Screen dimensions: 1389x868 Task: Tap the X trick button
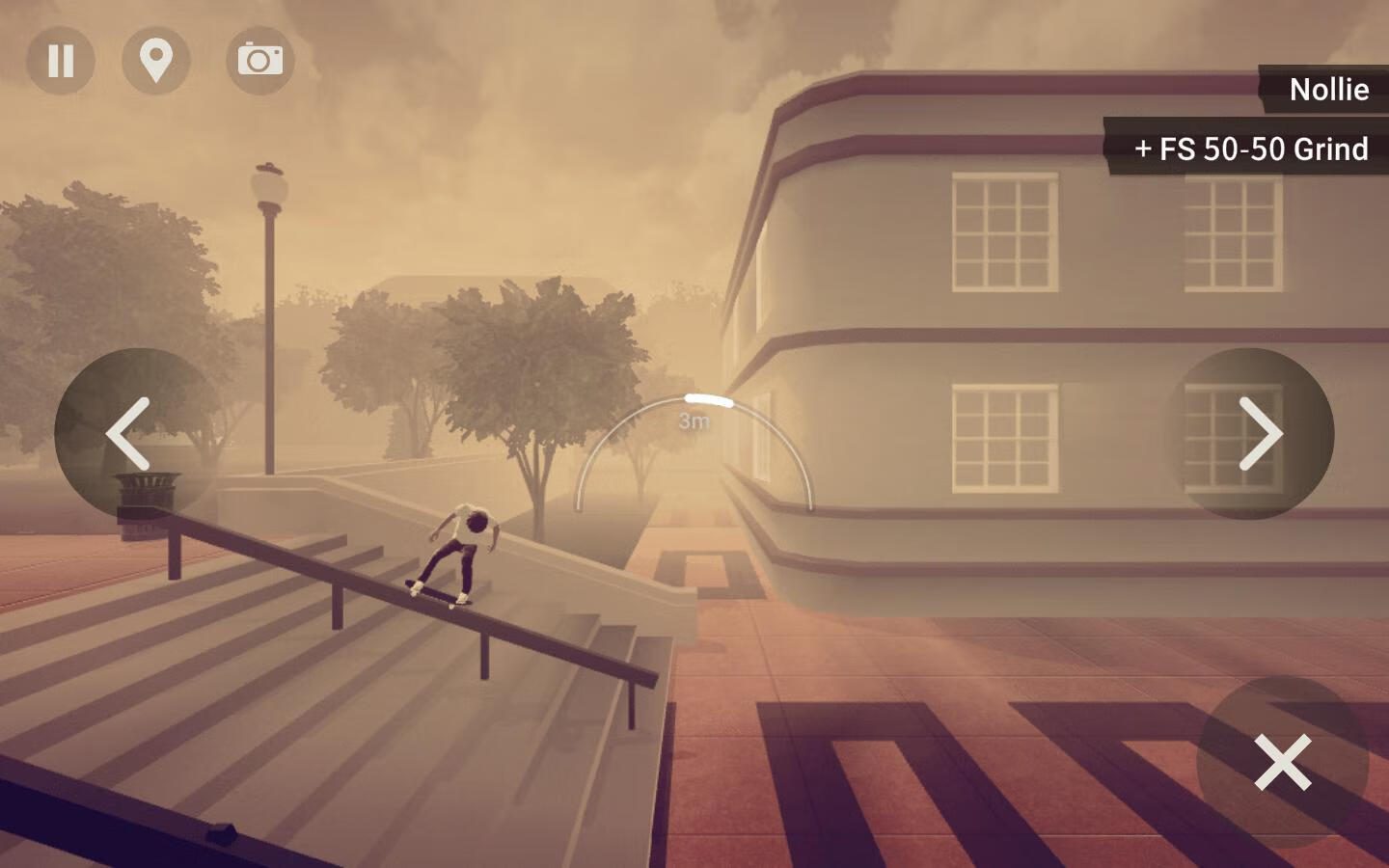tap(1282, 762)
